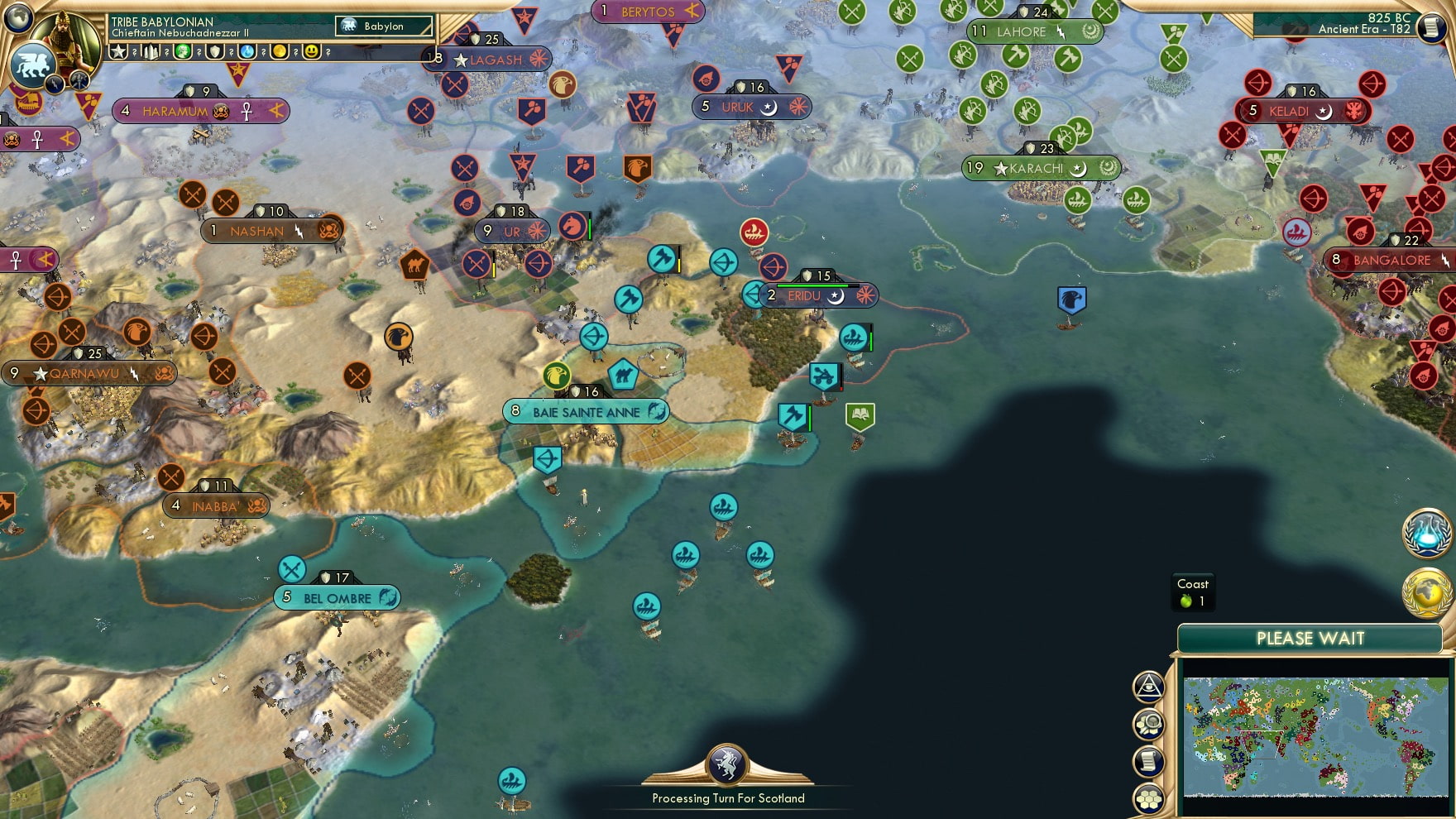The height and width of the screenshot is (819, 1456).
Task: Click the happiness smiley face indicator
Action: pos(312,52)
